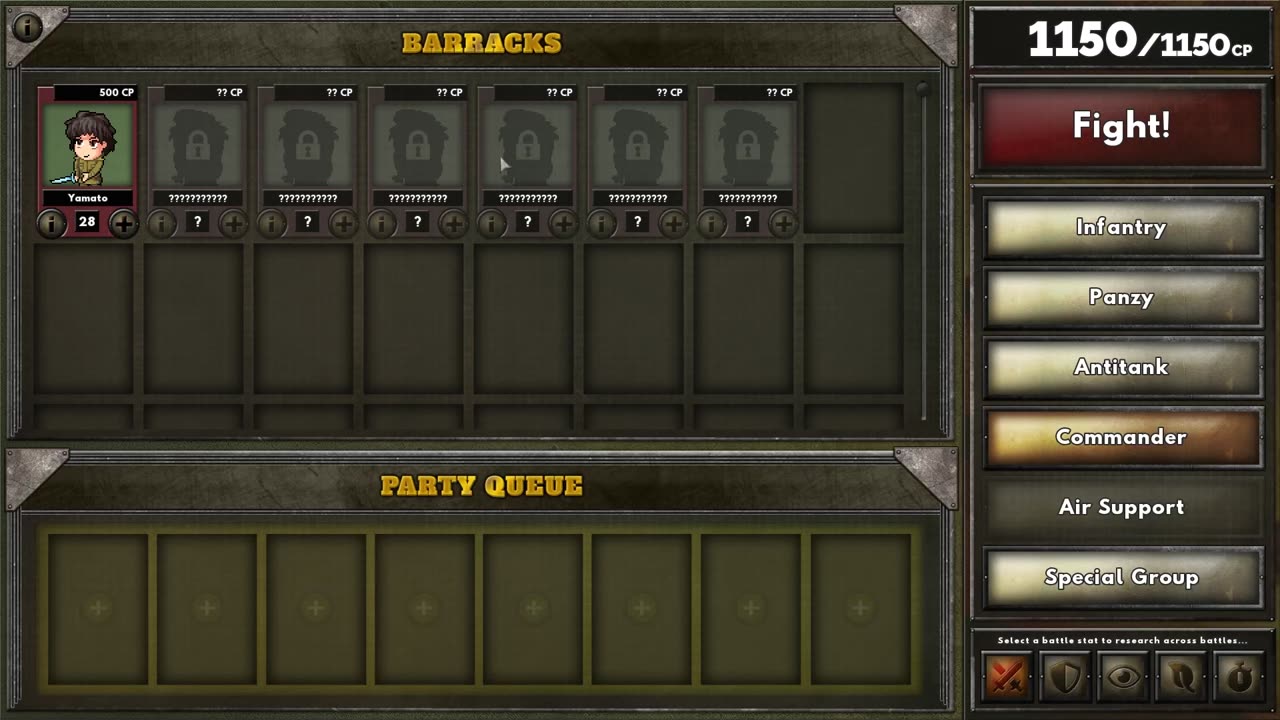Screen dimensions: 1280x720
Task: Open the Barracks info icon in the corner
Action: [28, 27]
